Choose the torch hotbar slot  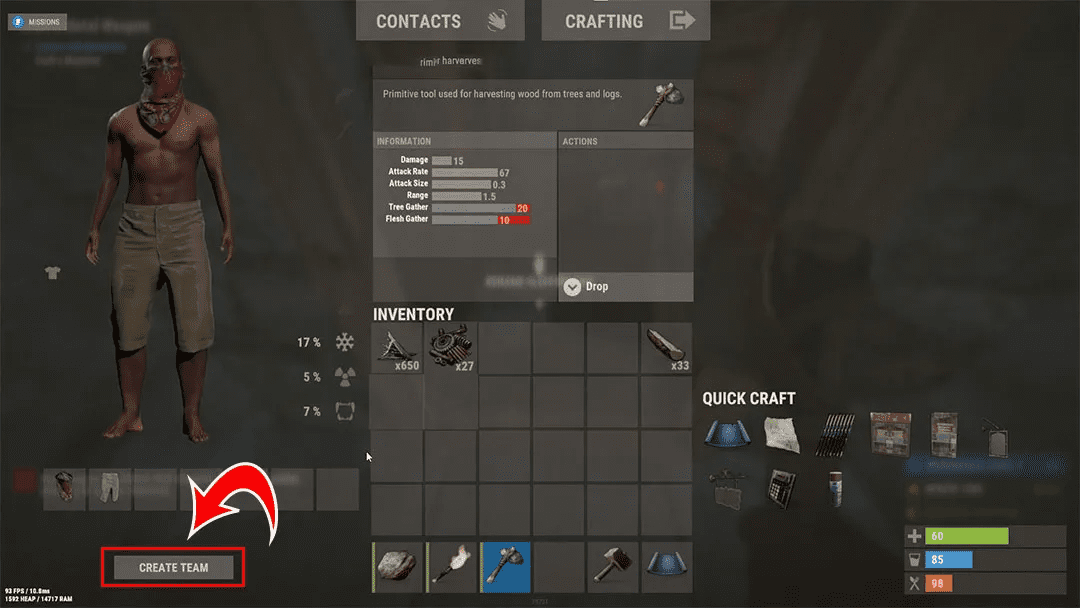[x=451, y=567]
